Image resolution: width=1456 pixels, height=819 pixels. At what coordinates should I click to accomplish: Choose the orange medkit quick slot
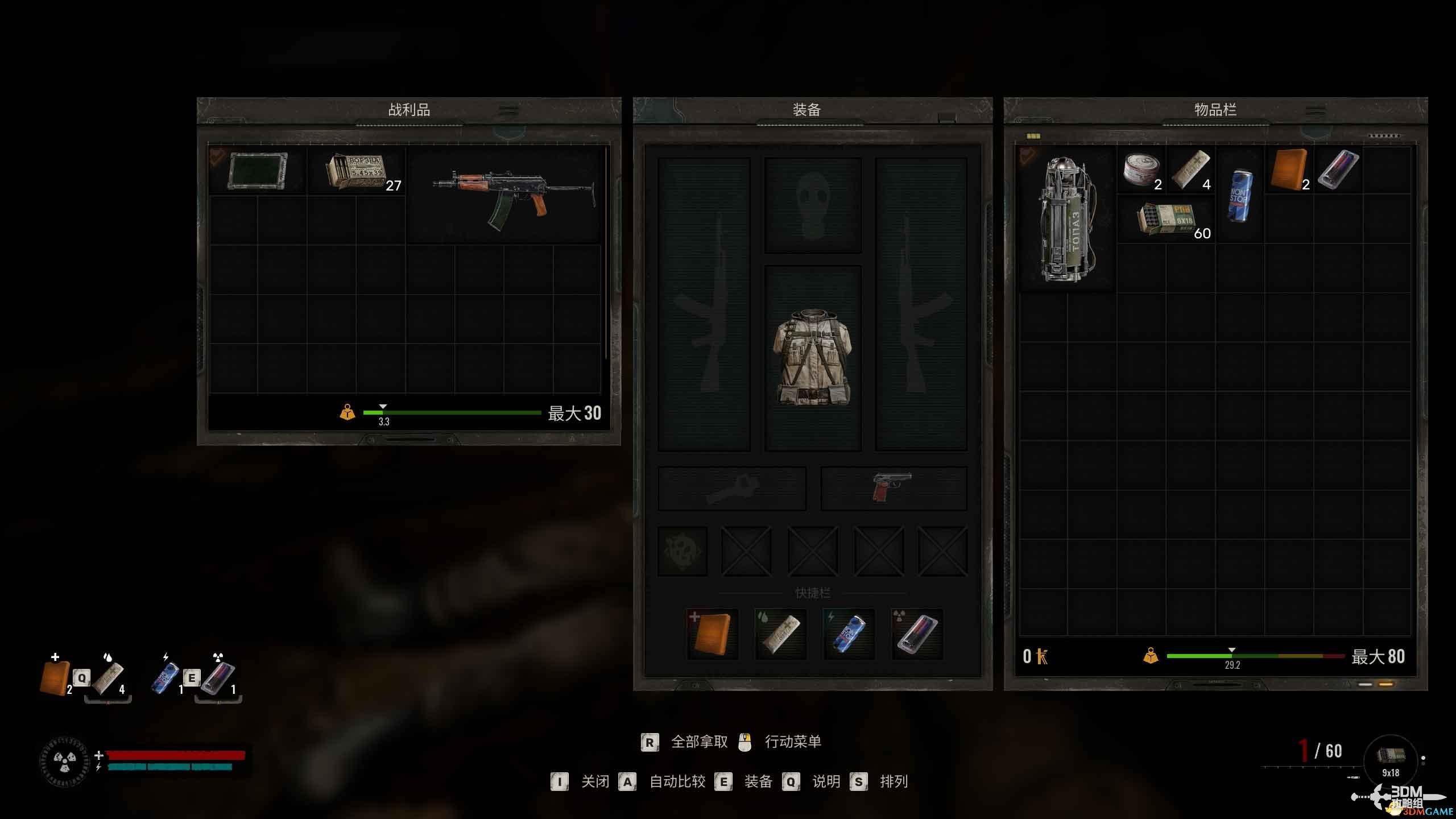tap(712, 634)
